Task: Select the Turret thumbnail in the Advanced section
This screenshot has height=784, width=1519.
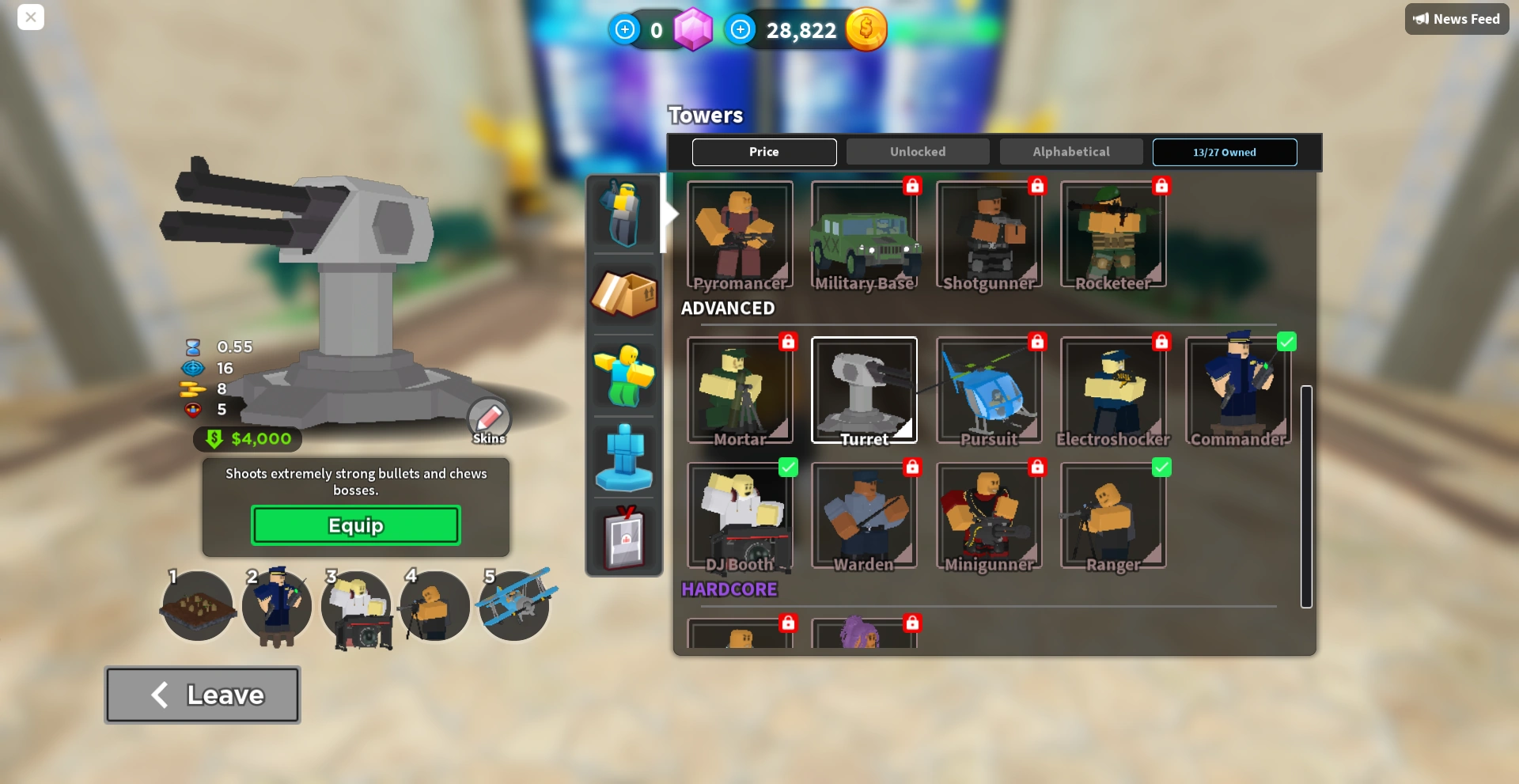Action: point(864,389)
